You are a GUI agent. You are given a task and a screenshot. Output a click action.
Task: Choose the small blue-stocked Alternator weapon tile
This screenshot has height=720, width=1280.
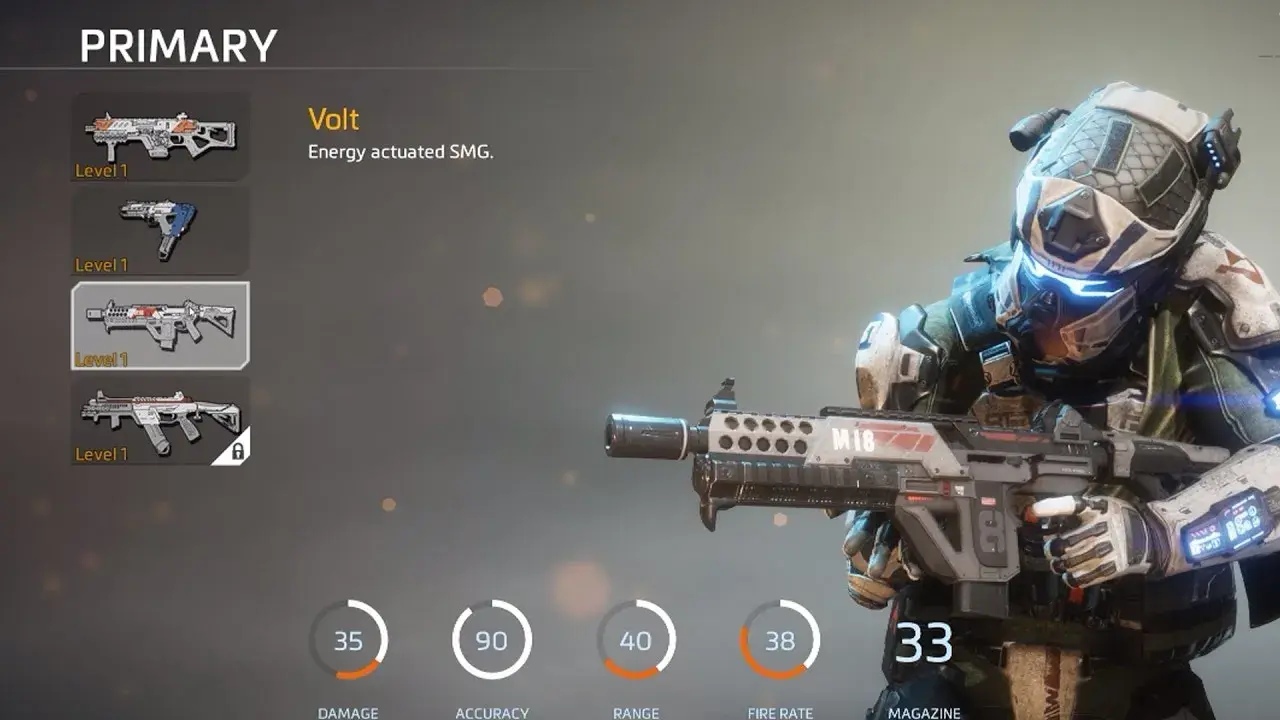click(160, 231)
